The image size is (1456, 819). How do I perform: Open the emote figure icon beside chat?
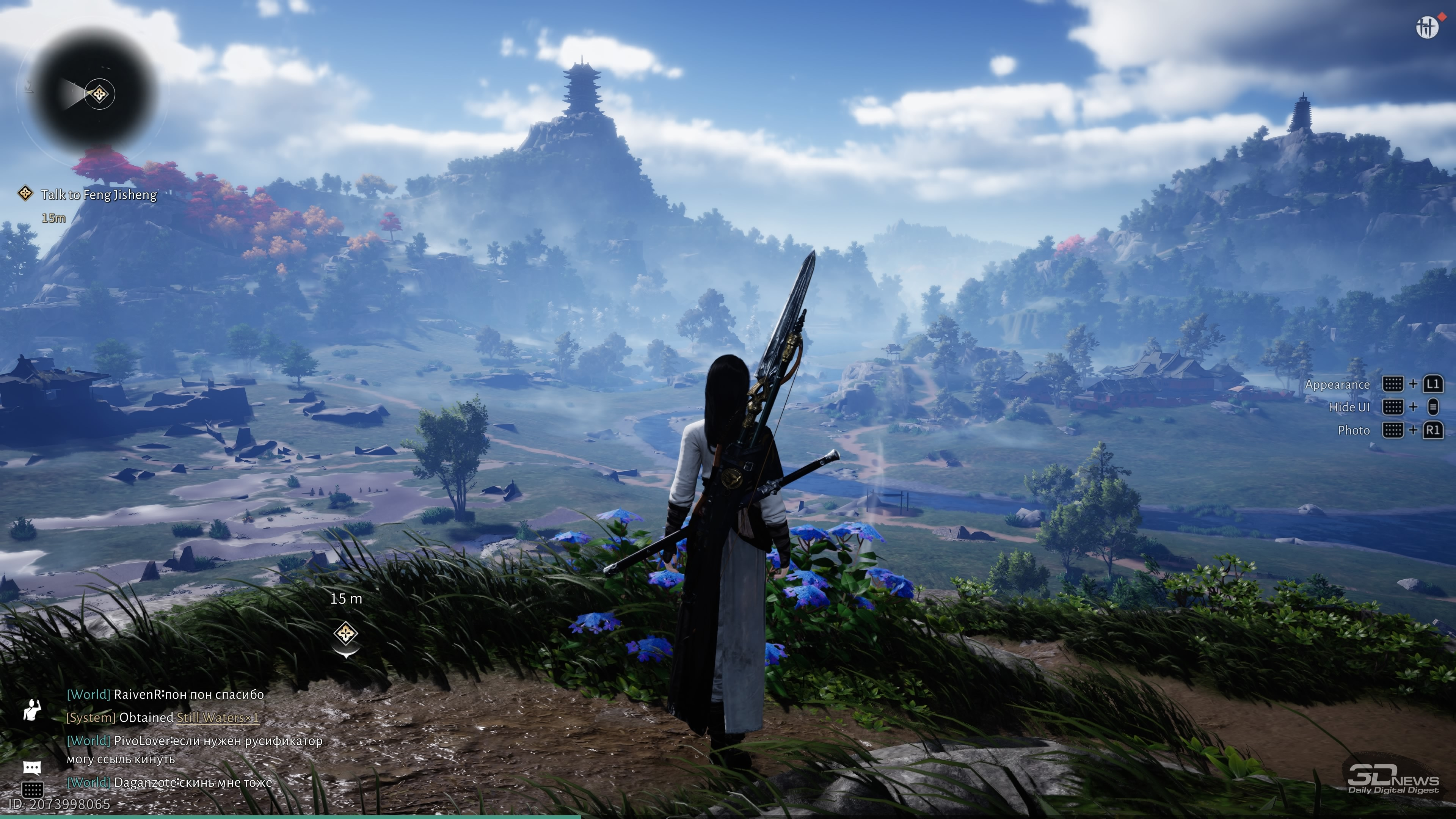coord(32,709)
